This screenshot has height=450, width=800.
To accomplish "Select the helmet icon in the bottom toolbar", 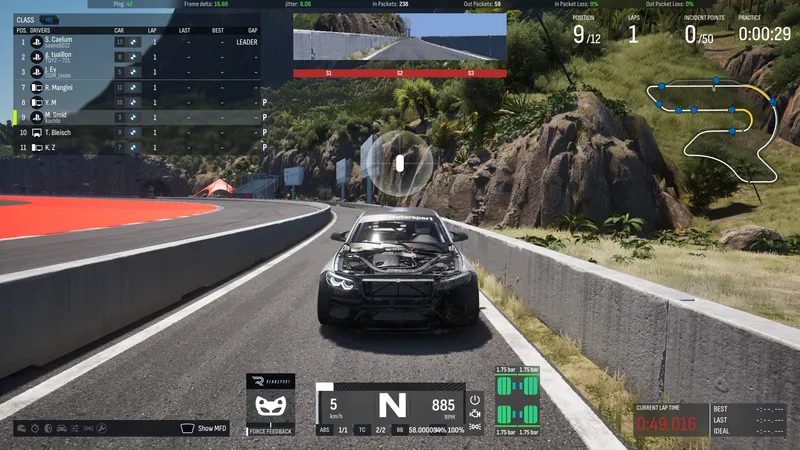I will pyautogui.click(x=21, y=428).
